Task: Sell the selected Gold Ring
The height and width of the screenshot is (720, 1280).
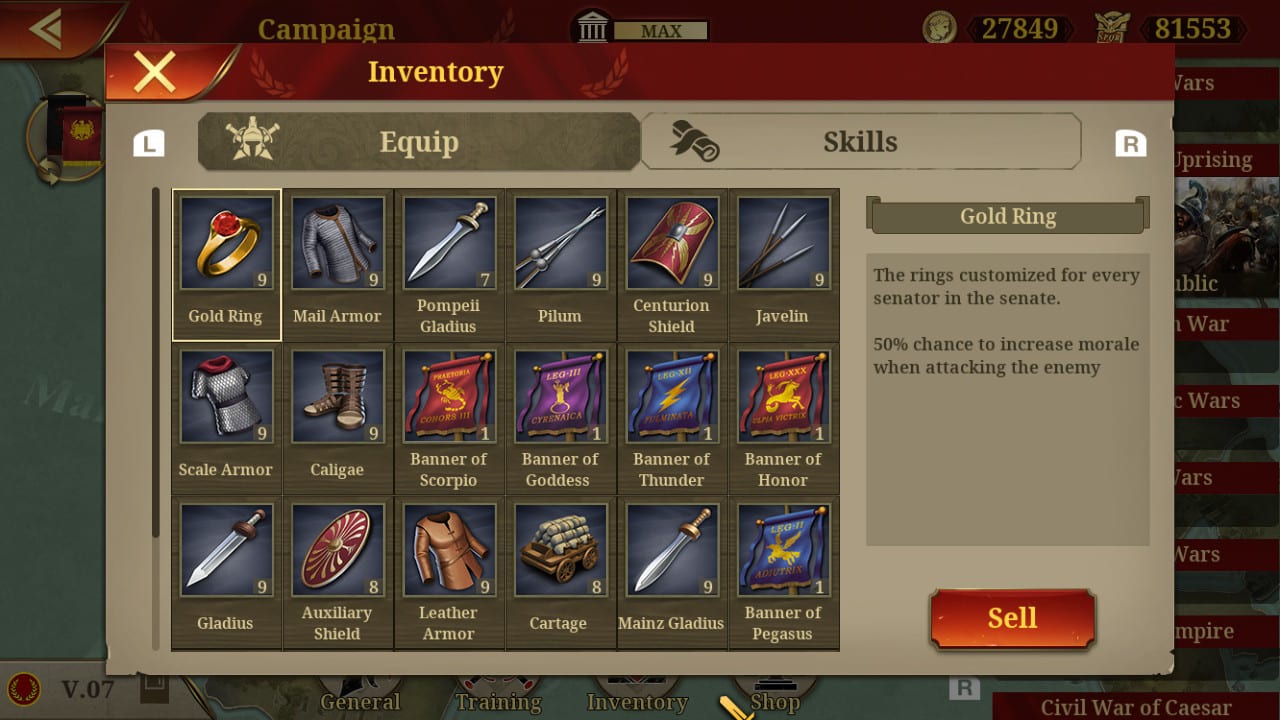Action: click(x=1012, y=617)
